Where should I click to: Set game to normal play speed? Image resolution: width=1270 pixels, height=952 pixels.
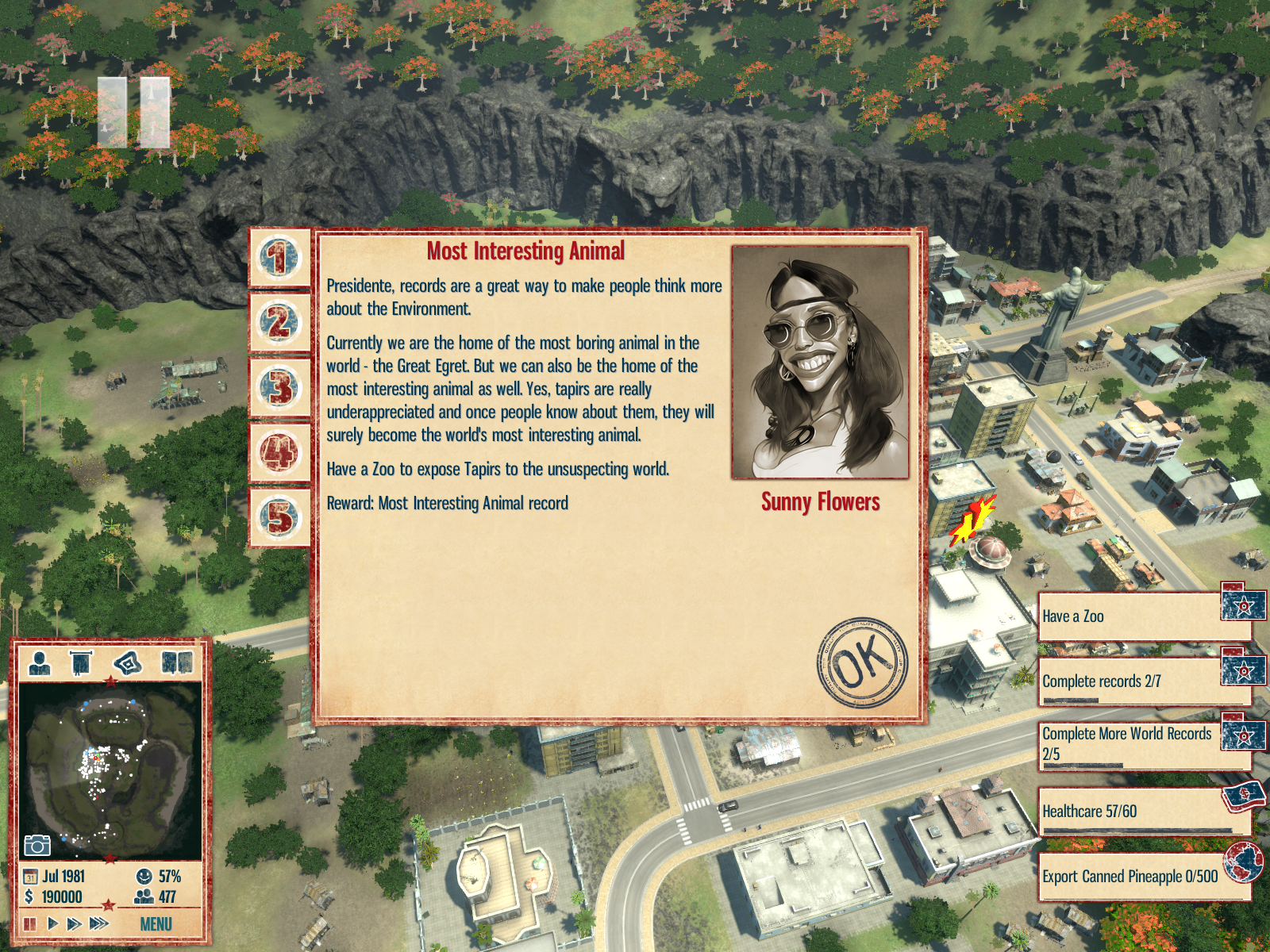click(x=52, y=924)
